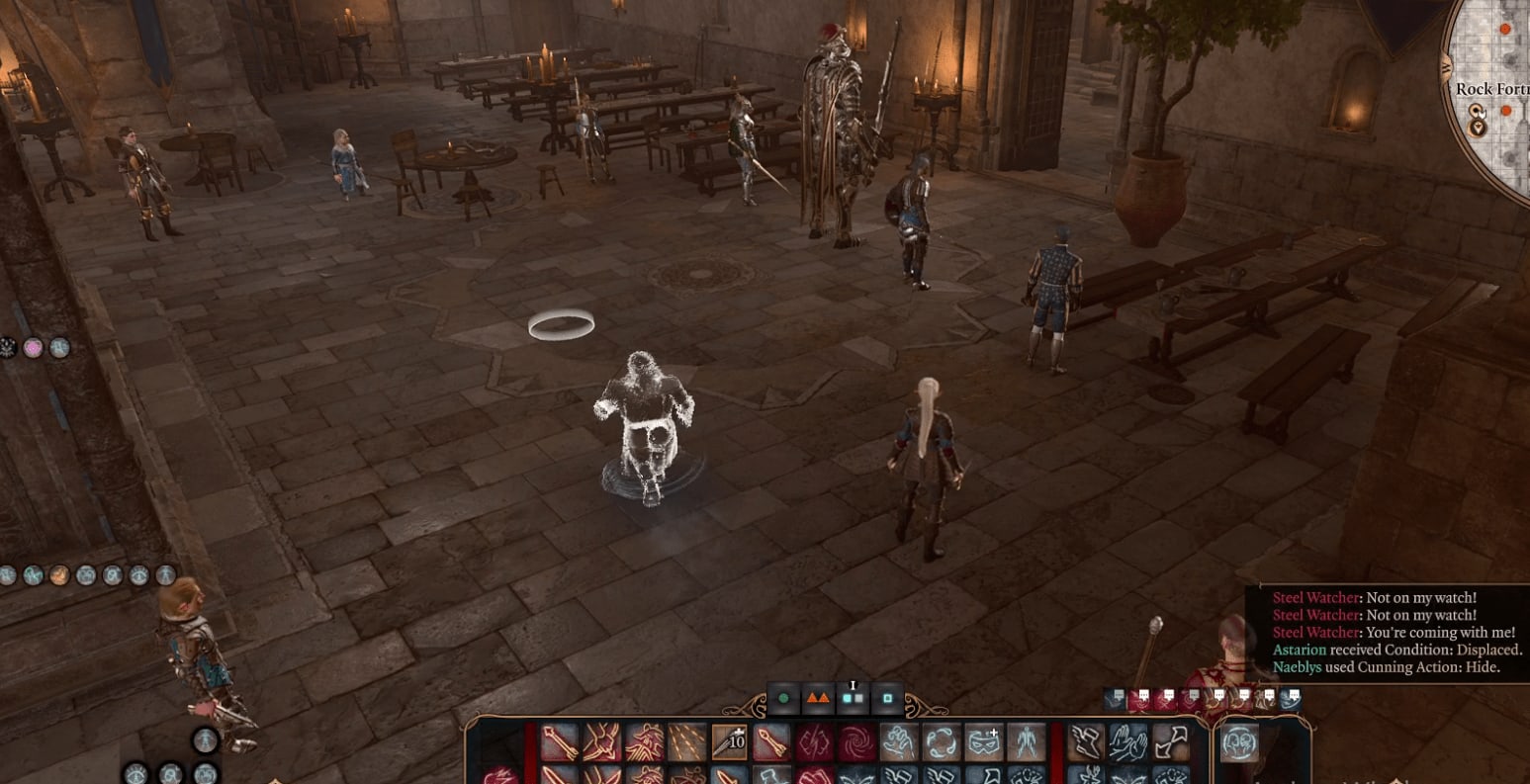Activate the grasping hand ability
Screen dimensions: 1530x784
(898, 741)
